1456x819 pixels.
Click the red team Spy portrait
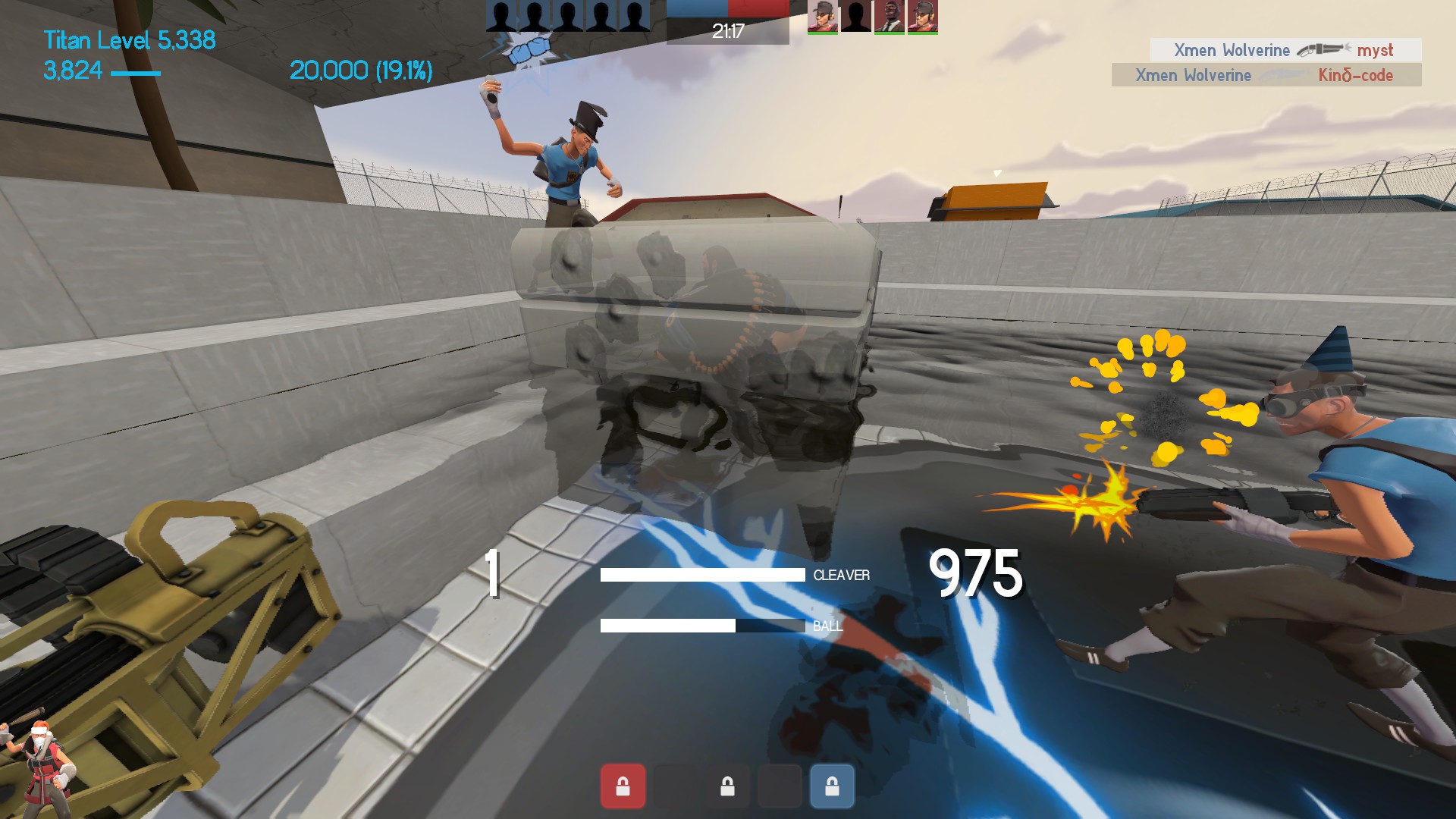click(889, 16)
